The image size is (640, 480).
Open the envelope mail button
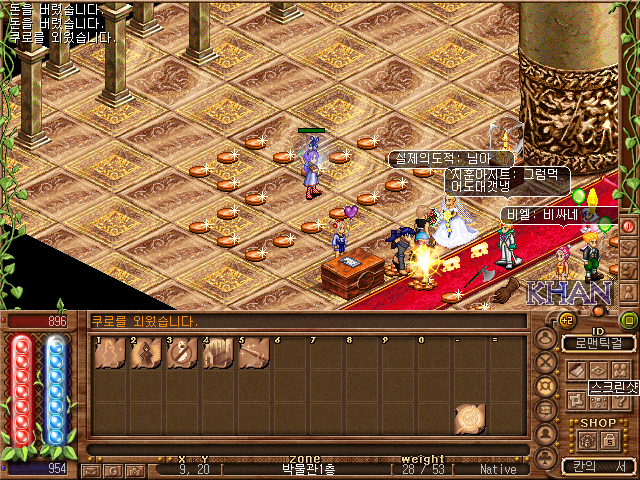[x=92, y=469]
